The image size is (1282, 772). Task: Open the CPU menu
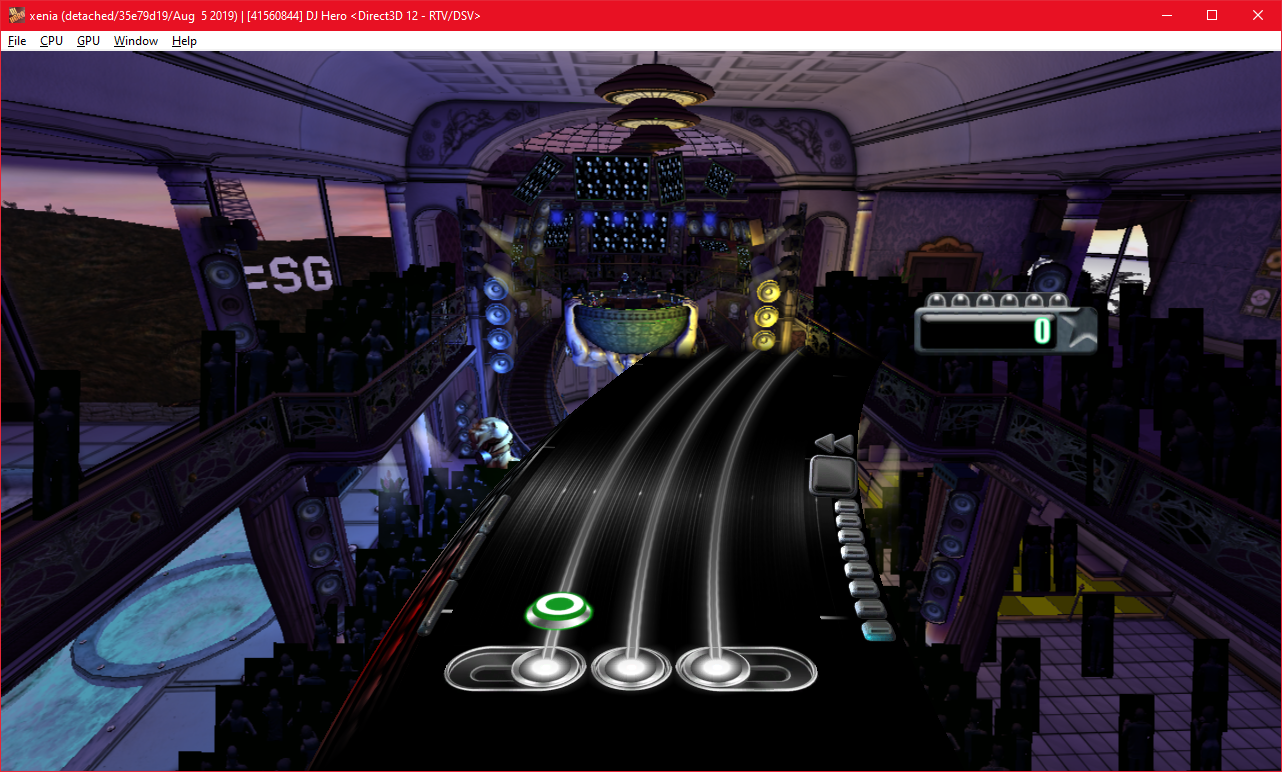51,41
